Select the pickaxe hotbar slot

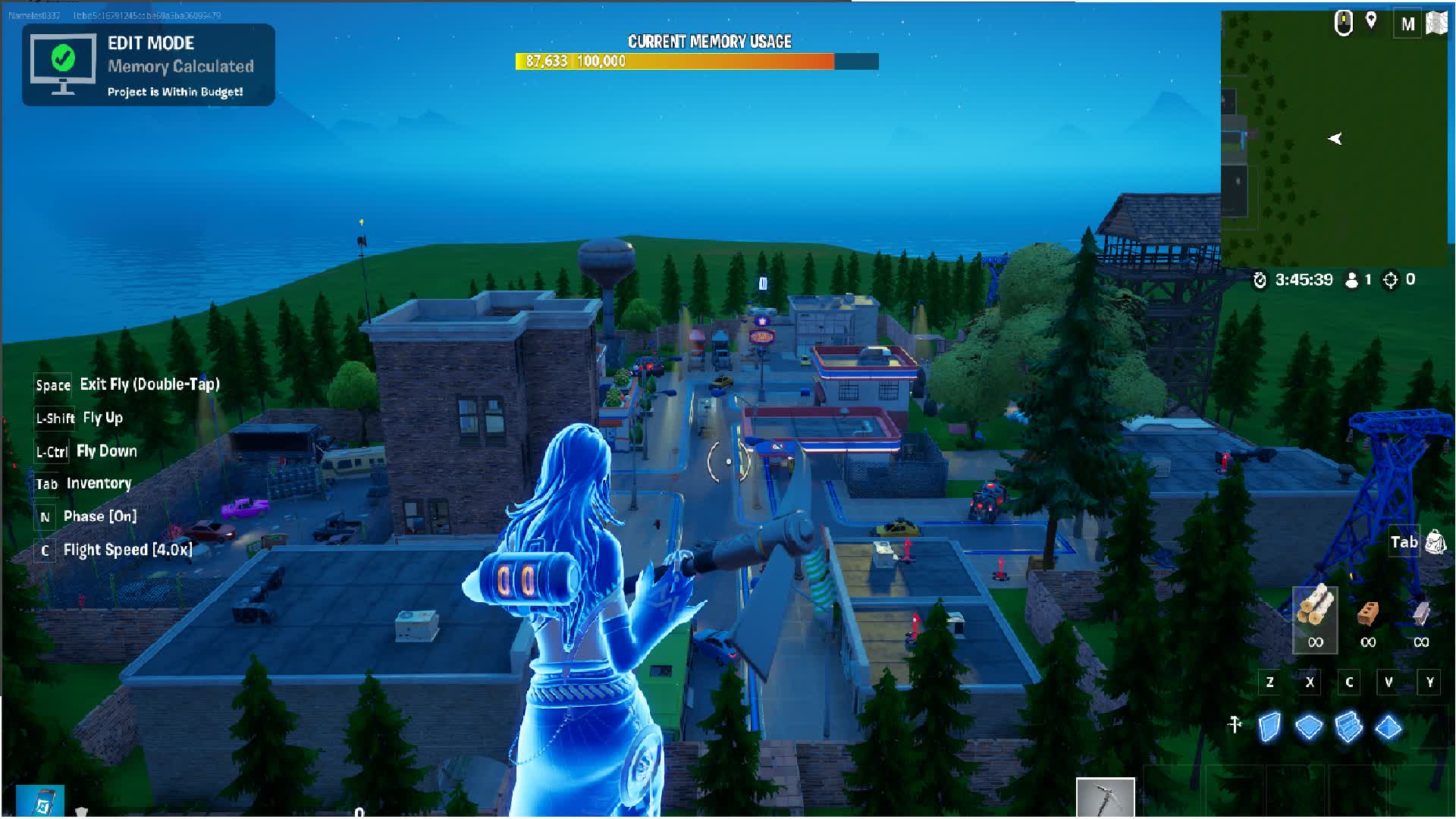pos(1104,795)
